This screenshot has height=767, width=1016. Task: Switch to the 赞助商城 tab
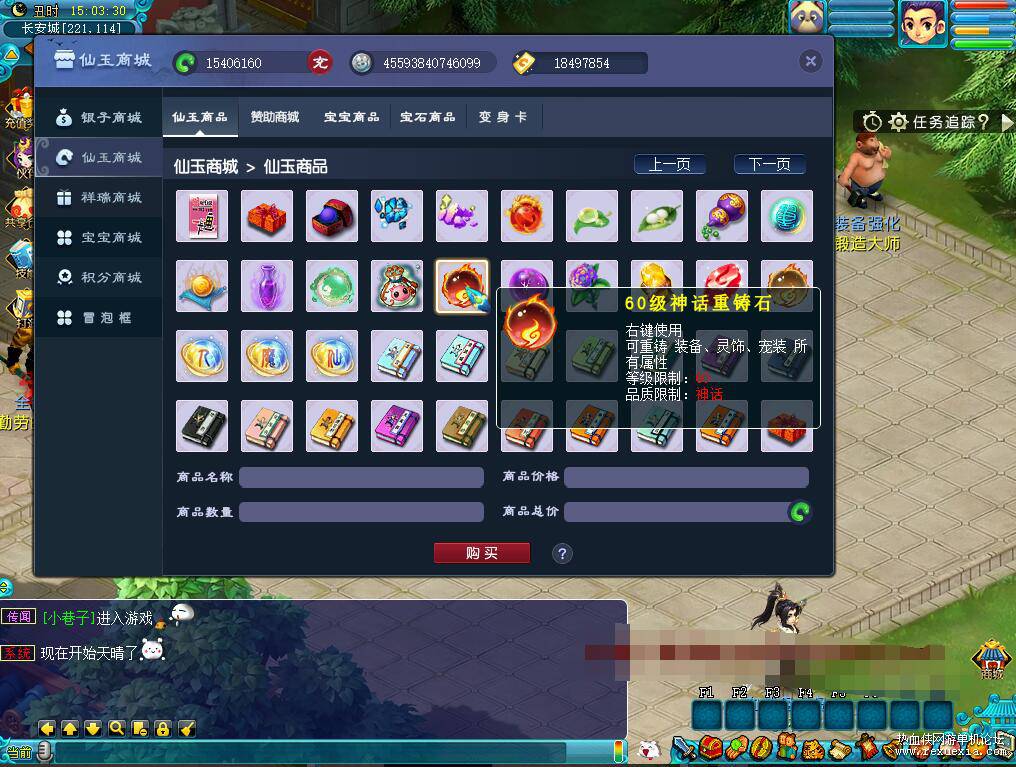coord(275,117)
